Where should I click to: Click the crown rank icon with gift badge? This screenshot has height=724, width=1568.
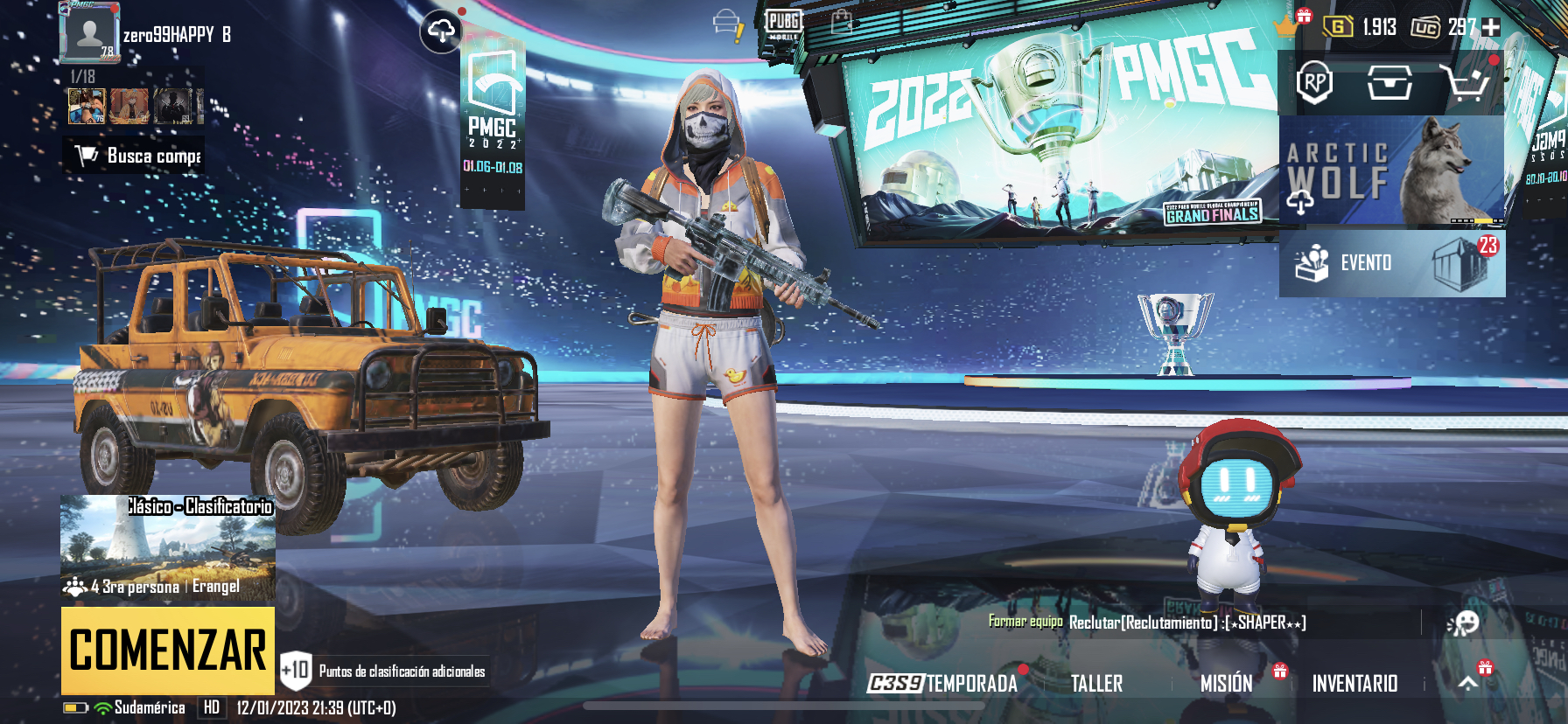point(1284,27)
